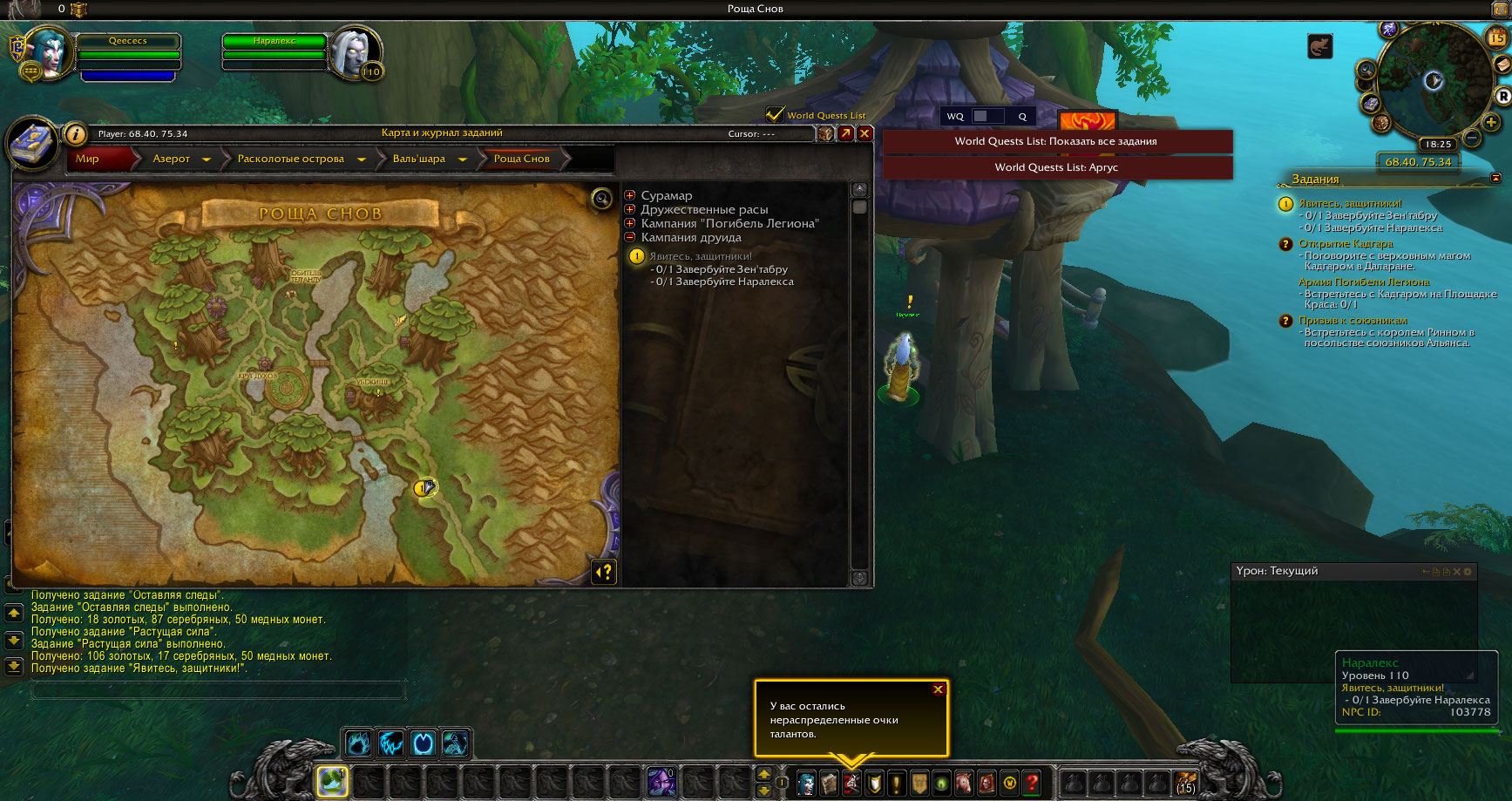Choose 'World Quests List: Аргус' option
The image size is (1512, 801).
1056,167
